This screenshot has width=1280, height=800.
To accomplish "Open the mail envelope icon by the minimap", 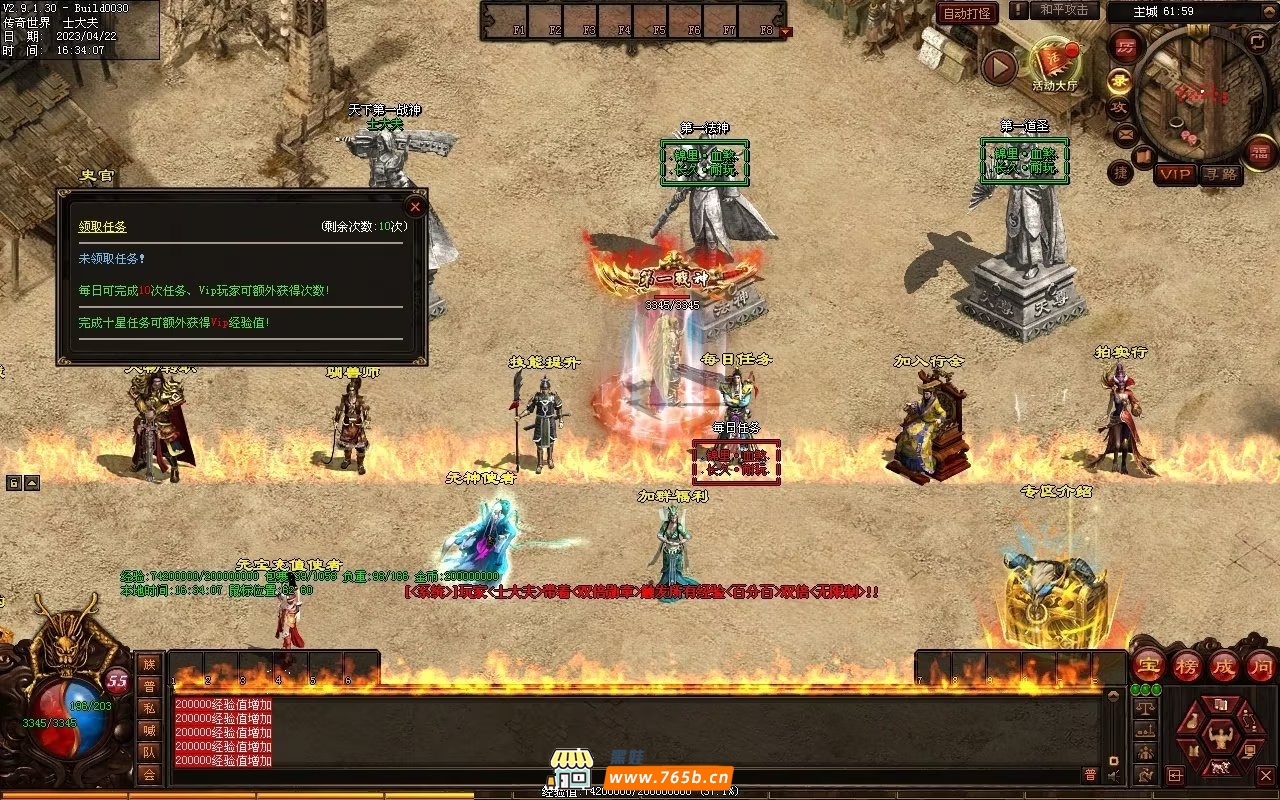I will tap(1125, 132).
